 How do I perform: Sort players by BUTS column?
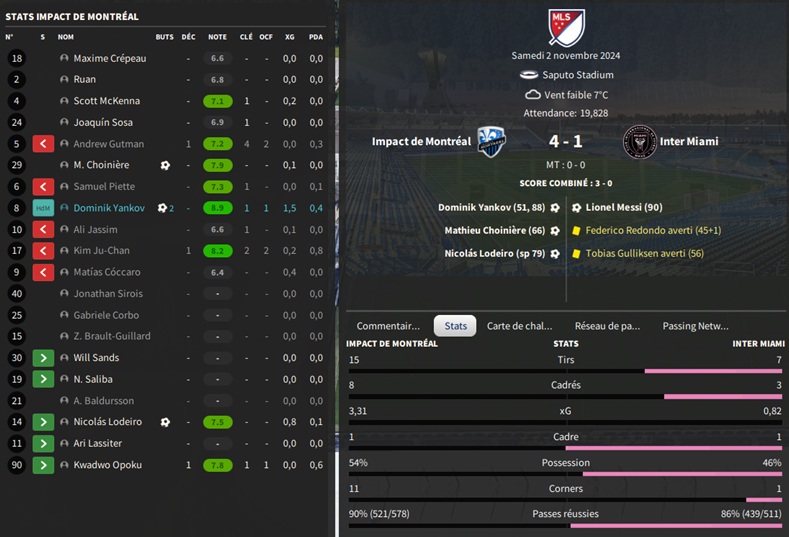pyautogui.click(x=164, y=37)
